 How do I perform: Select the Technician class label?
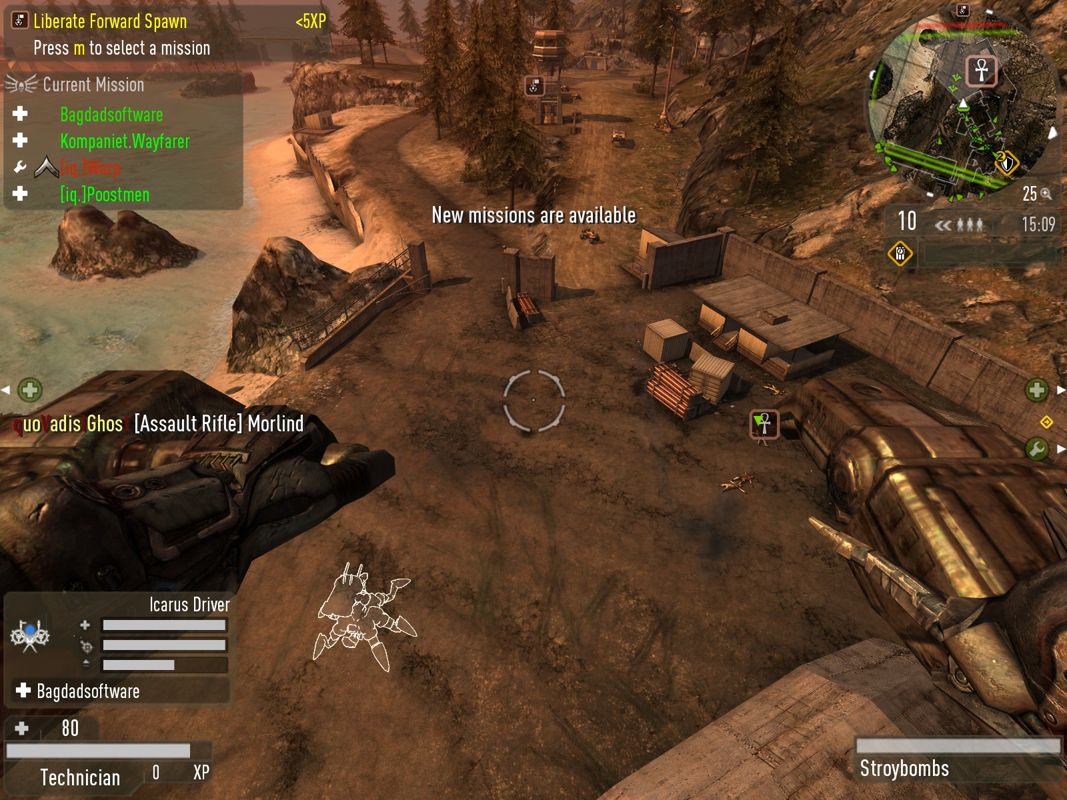tap(80, 777)
